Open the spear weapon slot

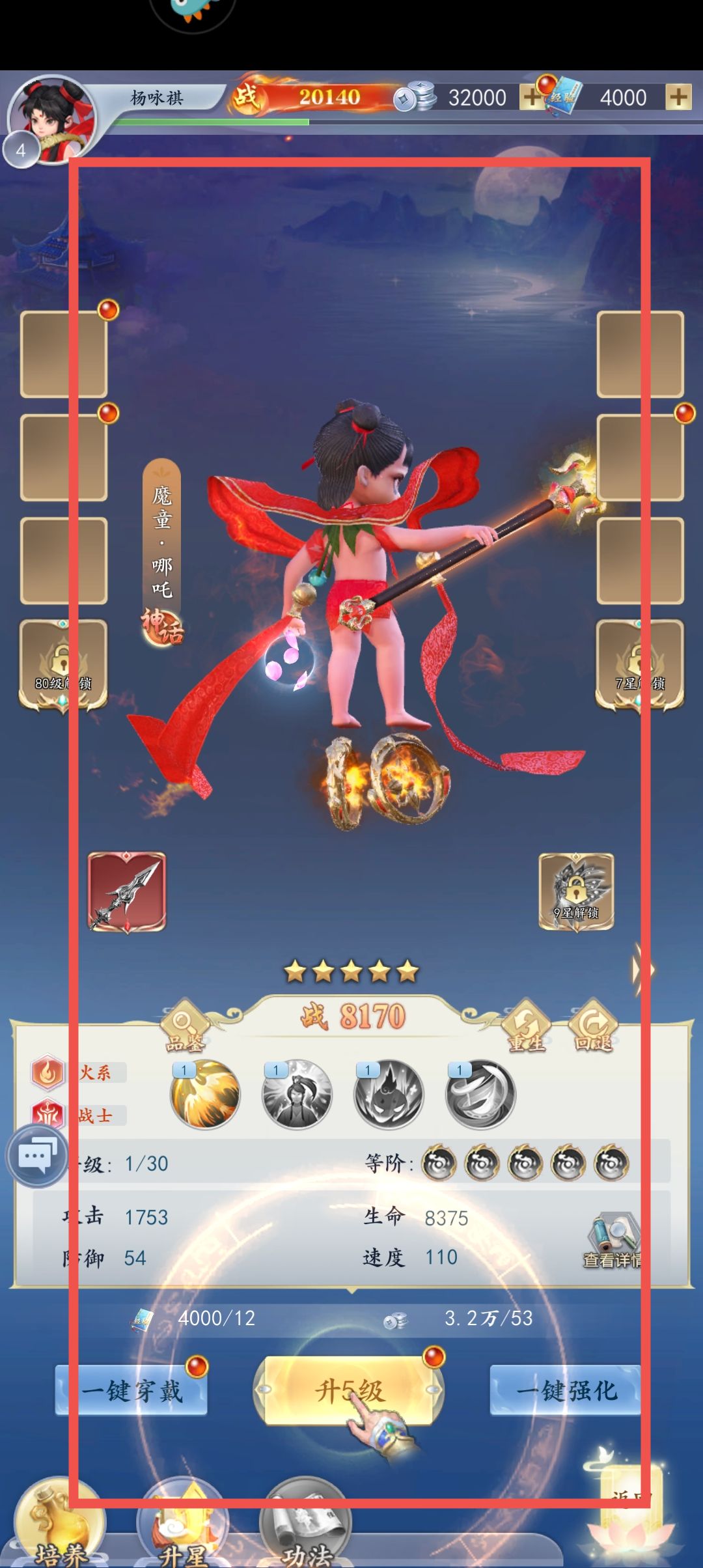pyautogui.click(x=127, y=891)
